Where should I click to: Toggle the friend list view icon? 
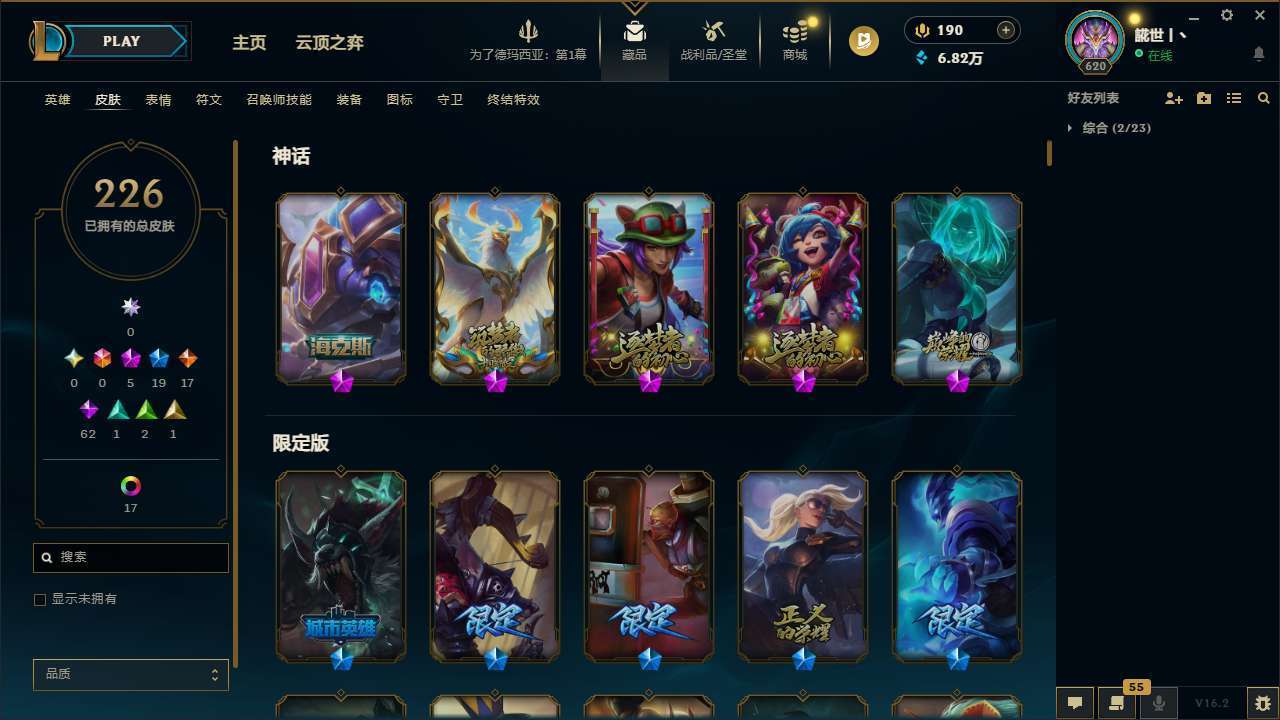[1233, 98]
